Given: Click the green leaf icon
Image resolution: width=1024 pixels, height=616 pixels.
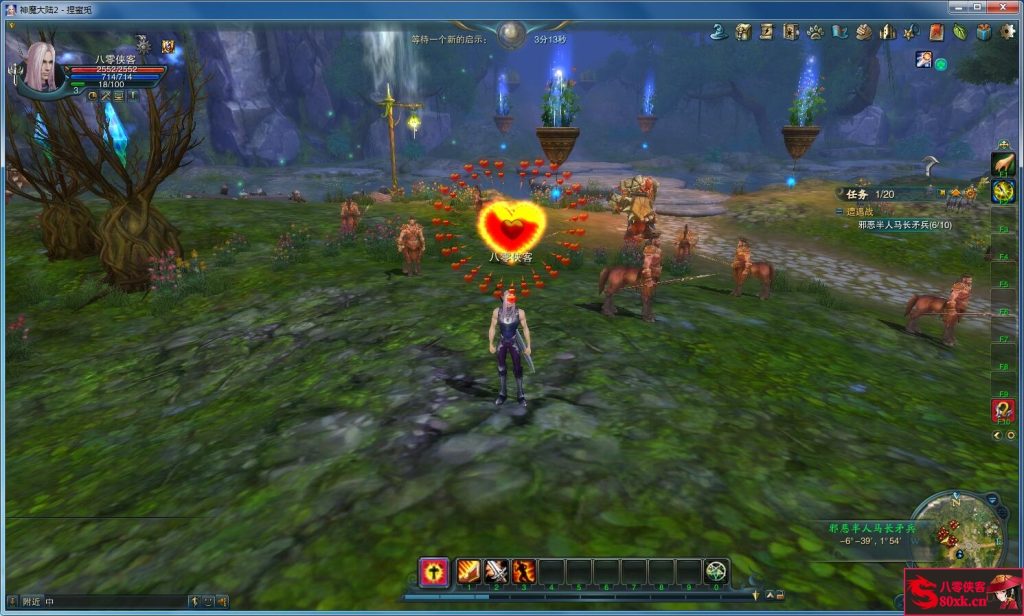Looking at the screenshot, I should pos(960,32).
